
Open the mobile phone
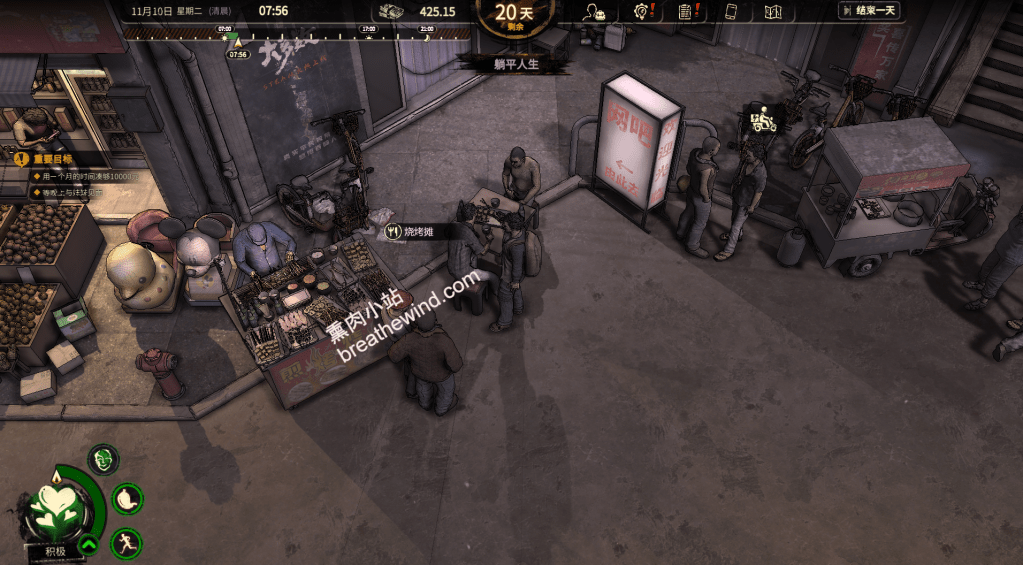point(731,12)
